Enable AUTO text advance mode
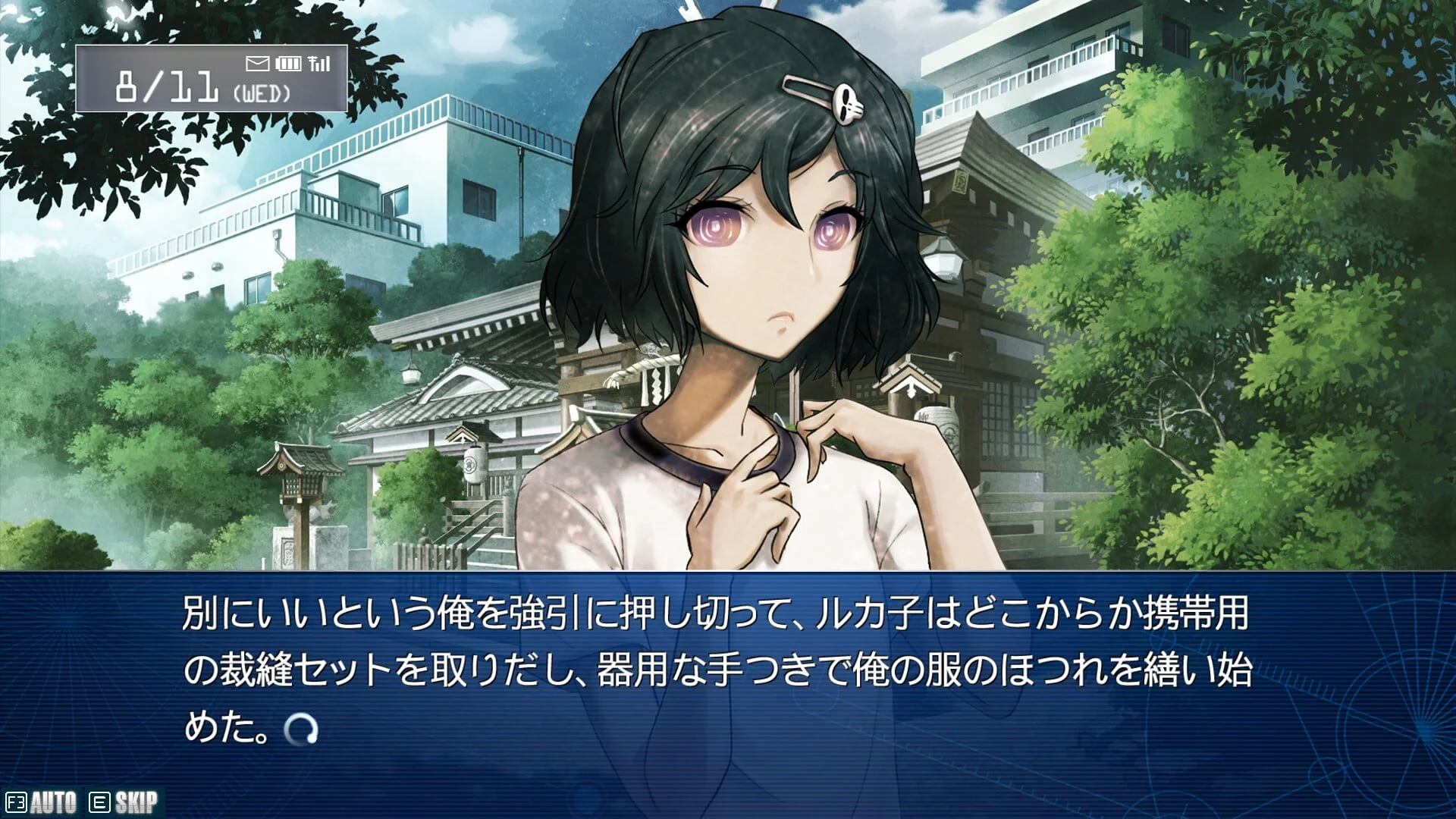Image resolution: width=1456 pixels, height=819 pixels. [x=42, y=802]
